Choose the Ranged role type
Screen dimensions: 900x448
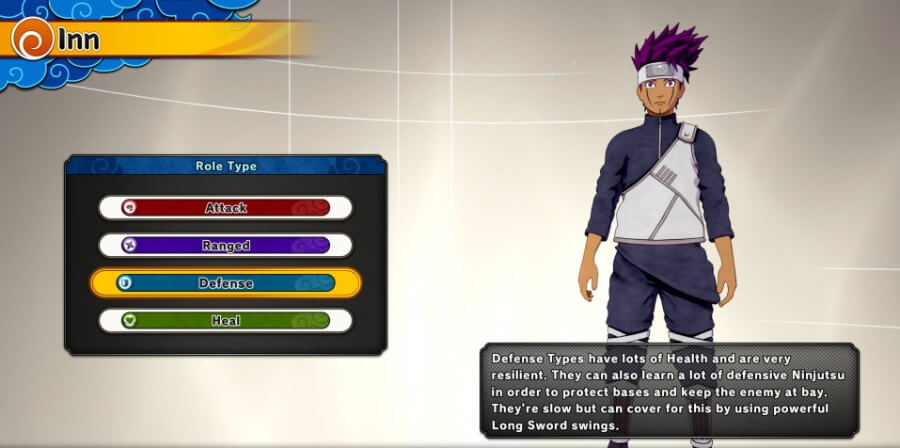click(225, 245)
